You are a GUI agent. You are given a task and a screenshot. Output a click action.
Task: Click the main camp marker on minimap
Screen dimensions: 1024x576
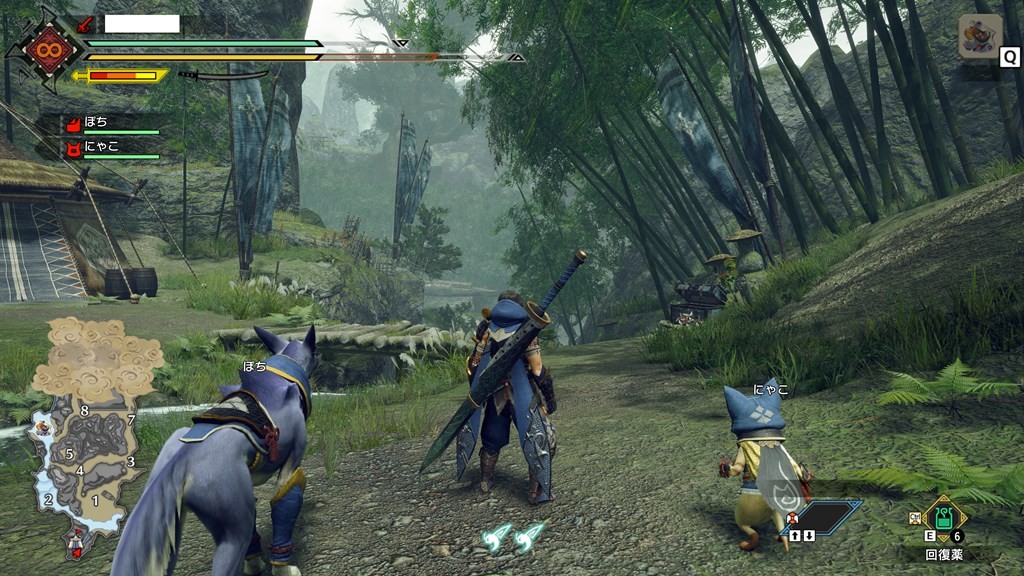click(x=76, y=542)
